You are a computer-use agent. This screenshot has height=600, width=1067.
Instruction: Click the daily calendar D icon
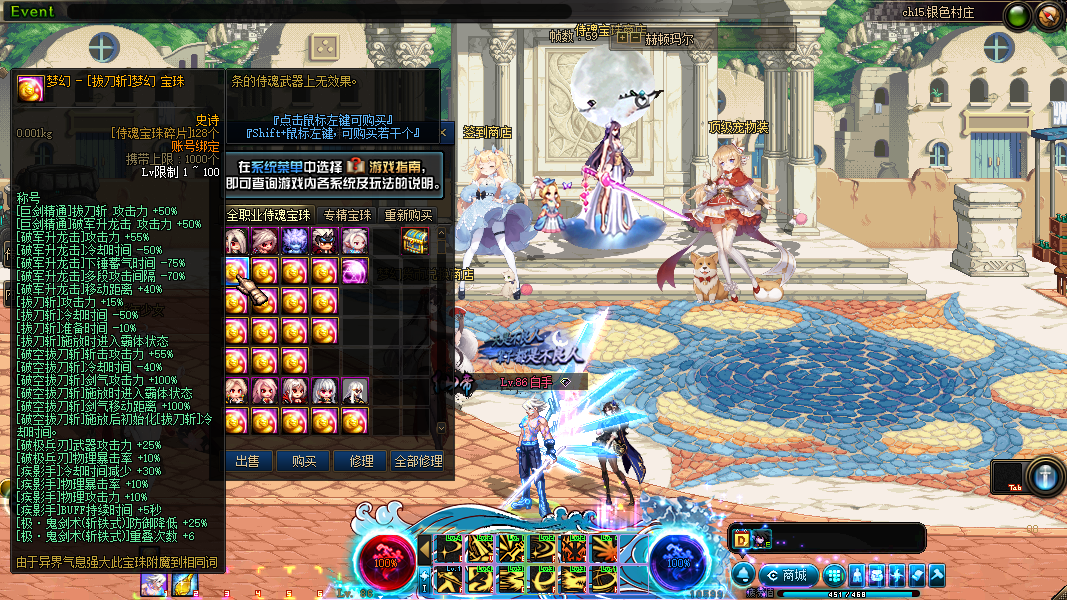742,539
